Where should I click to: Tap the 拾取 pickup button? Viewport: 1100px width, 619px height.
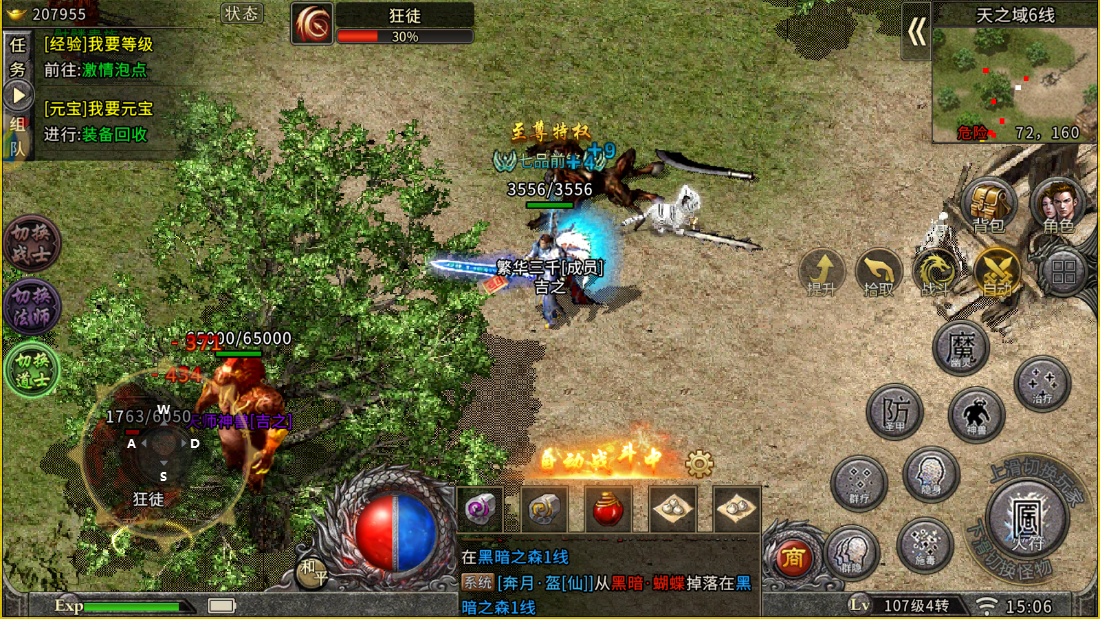click(879, 271)
